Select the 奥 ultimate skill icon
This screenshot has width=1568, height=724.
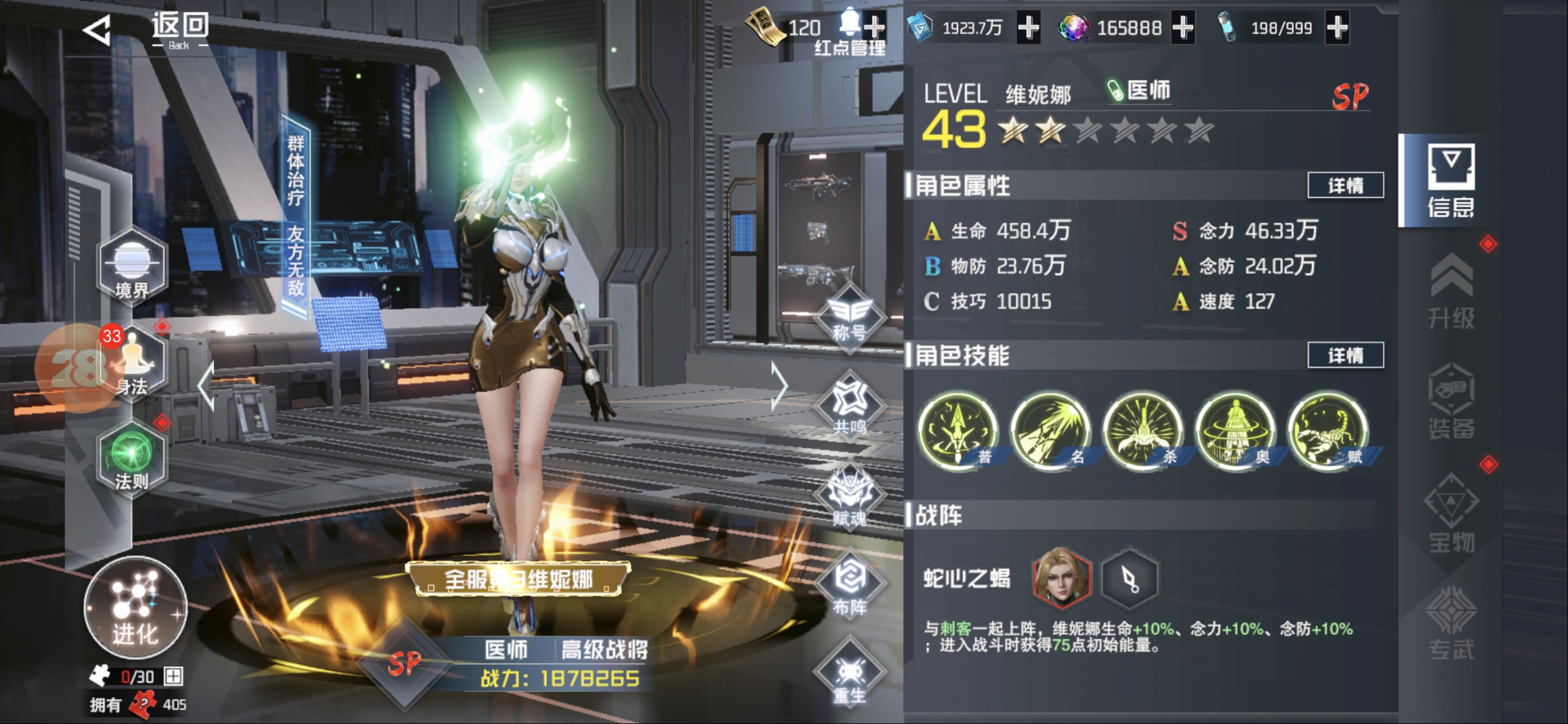pyautogui.click(x=1236, y=431)
